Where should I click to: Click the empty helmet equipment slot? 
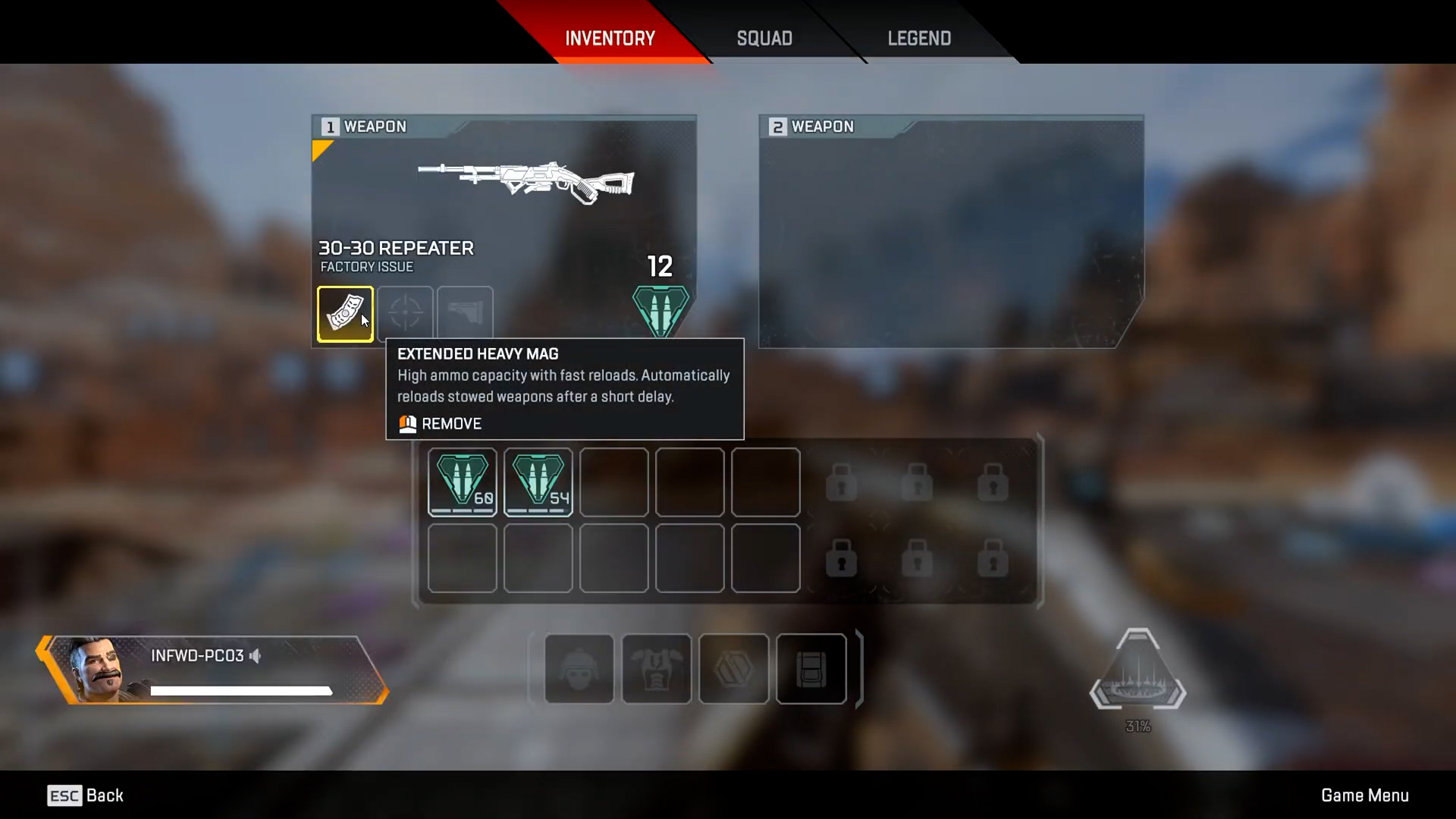coord(579,669)
